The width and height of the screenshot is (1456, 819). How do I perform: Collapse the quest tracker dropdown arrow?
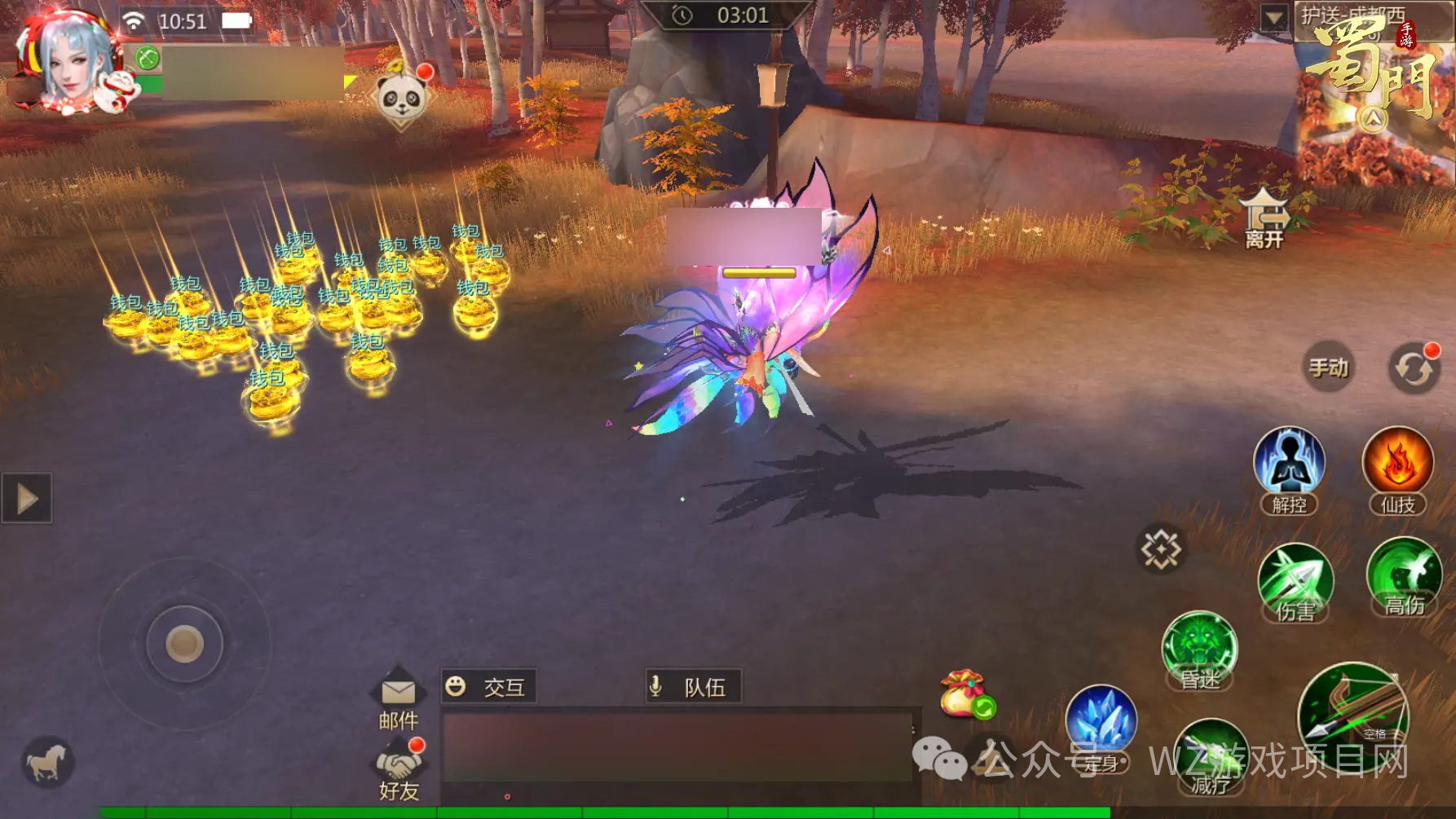(1273, 17)
